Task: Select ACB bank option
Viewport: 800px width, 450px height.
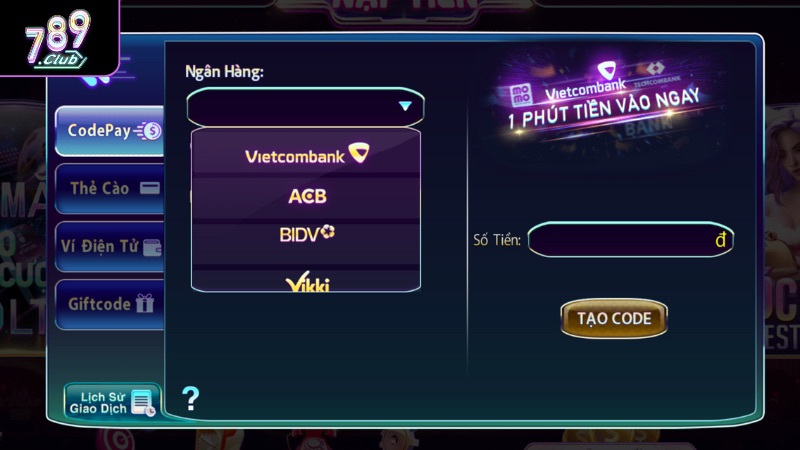Action: point(306,196)
